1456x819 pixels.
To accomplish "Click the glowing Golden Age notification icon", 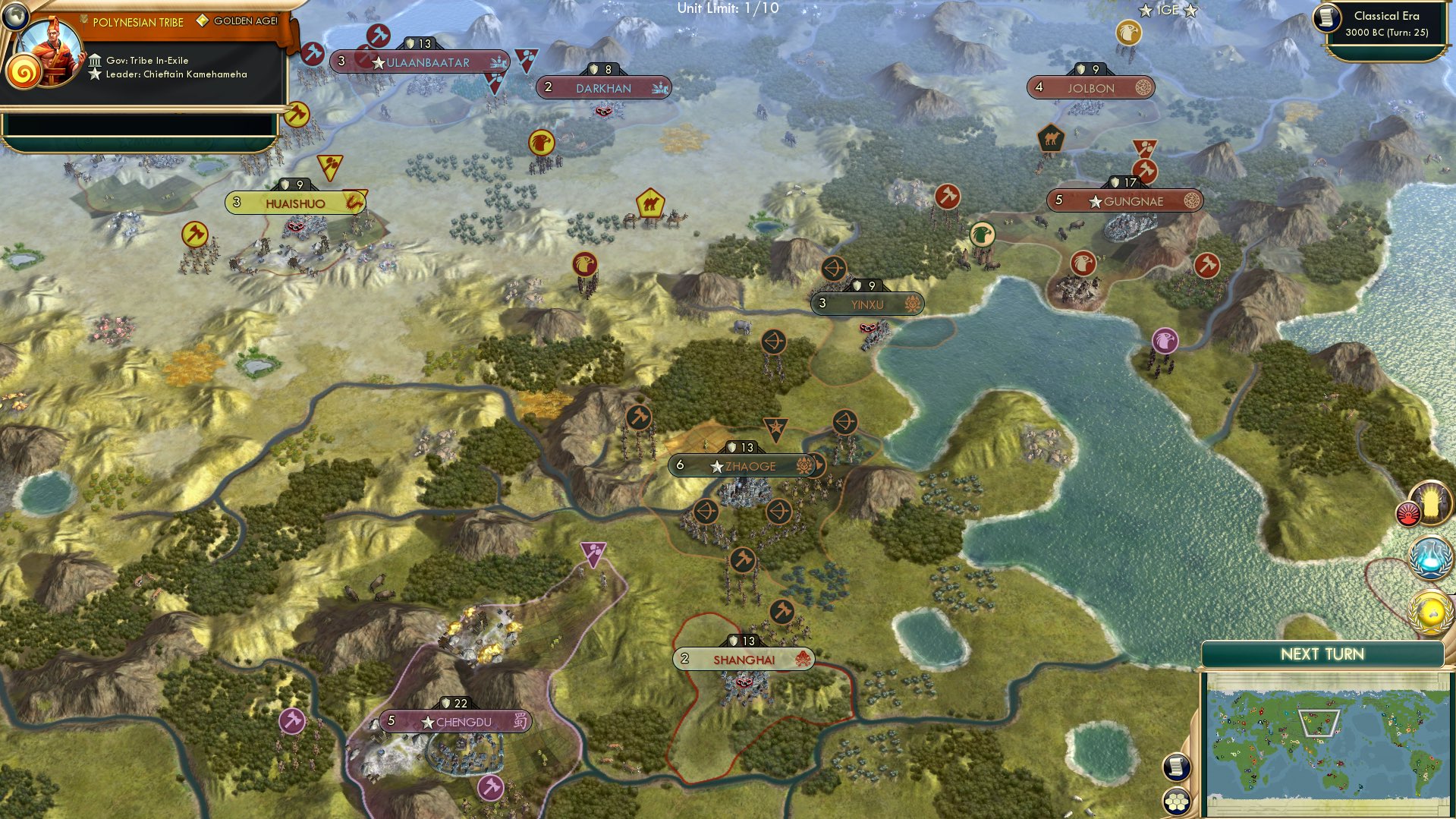I will [1429, 502].
